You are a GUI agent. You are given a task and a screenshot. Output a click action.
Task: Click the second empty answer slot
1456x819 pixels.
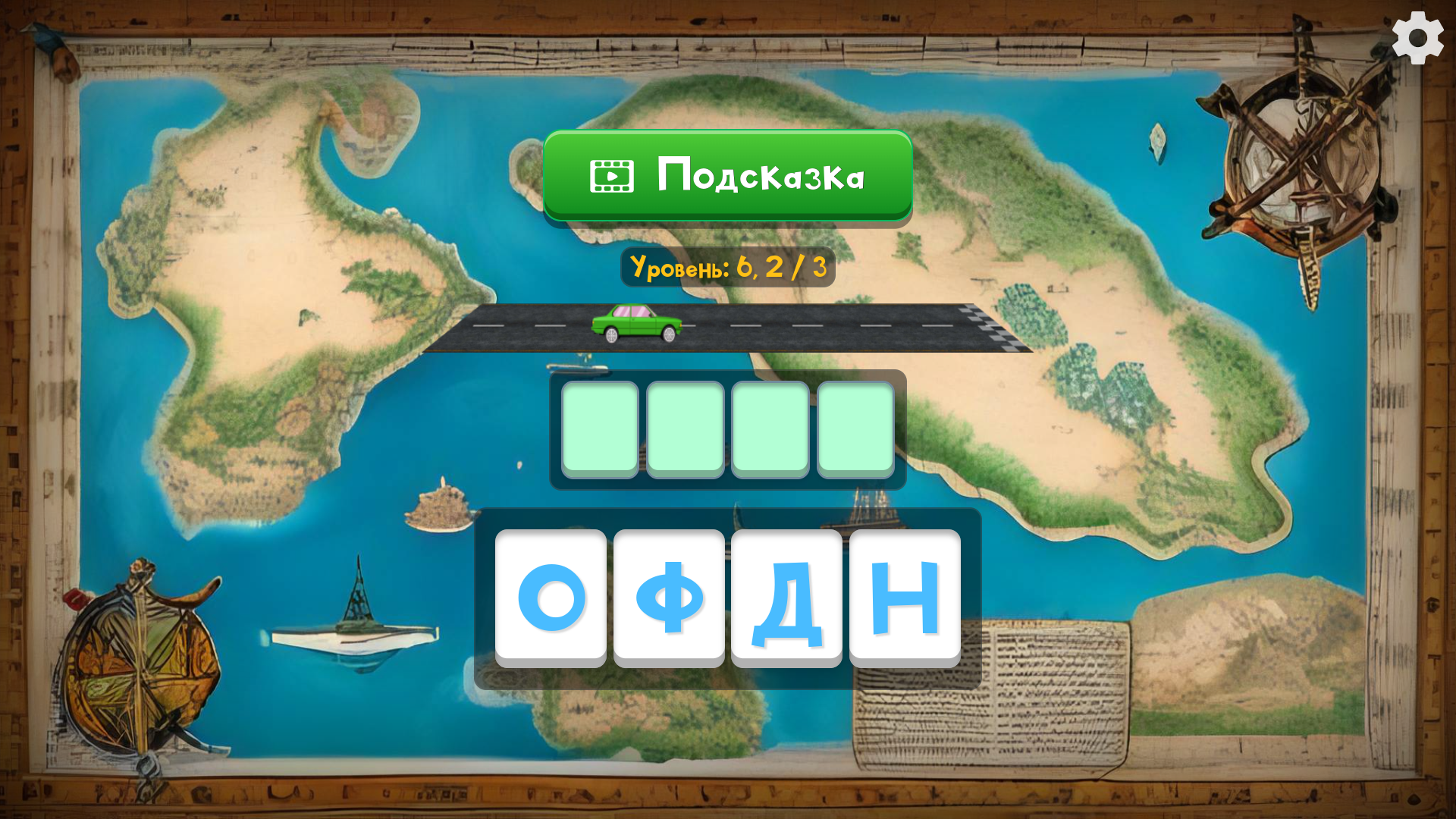click(x=686, y=430)
